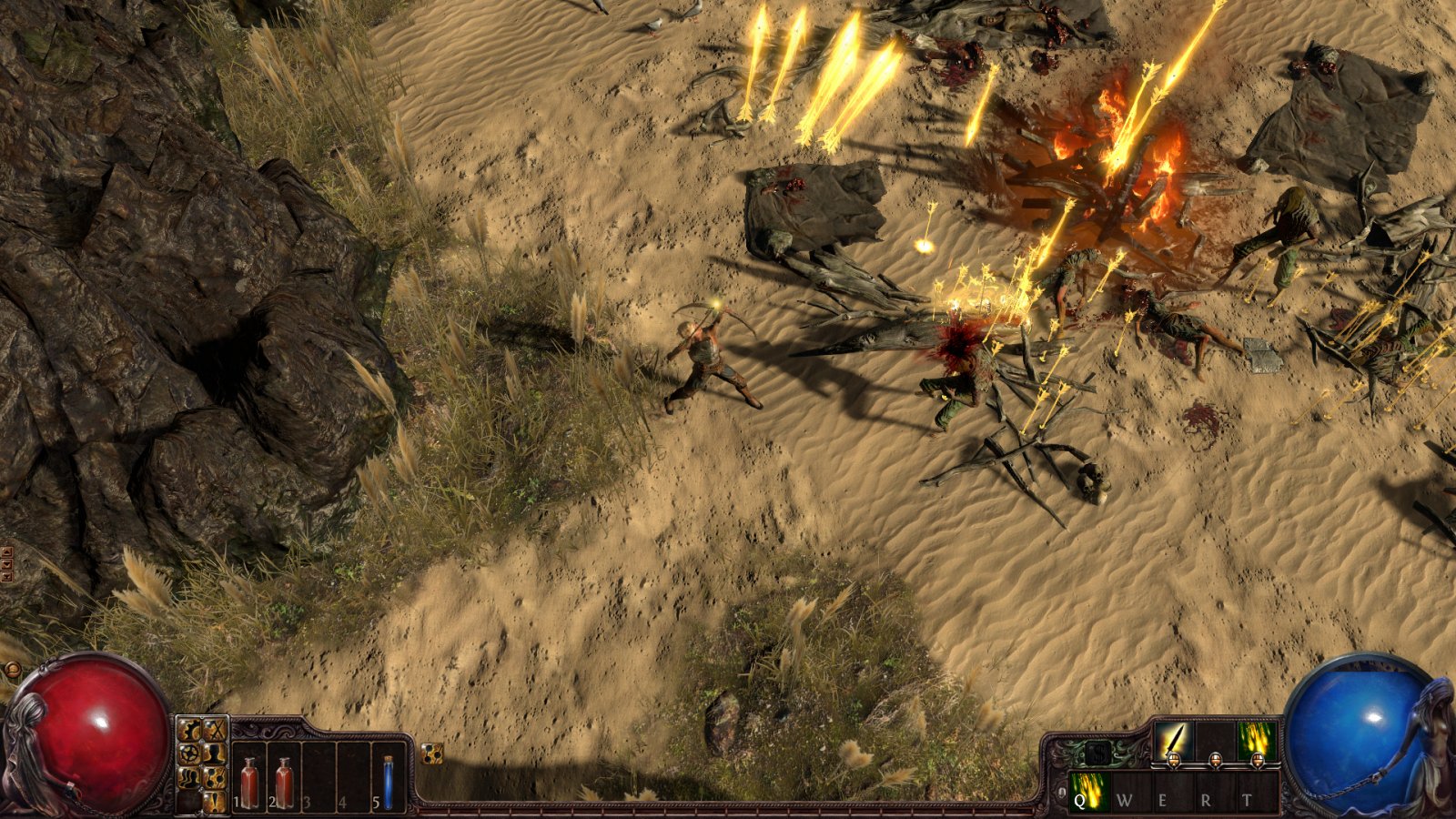
Task: Toggle the middle-mouse skill binding orb
Action: [x=1216, y=761]
